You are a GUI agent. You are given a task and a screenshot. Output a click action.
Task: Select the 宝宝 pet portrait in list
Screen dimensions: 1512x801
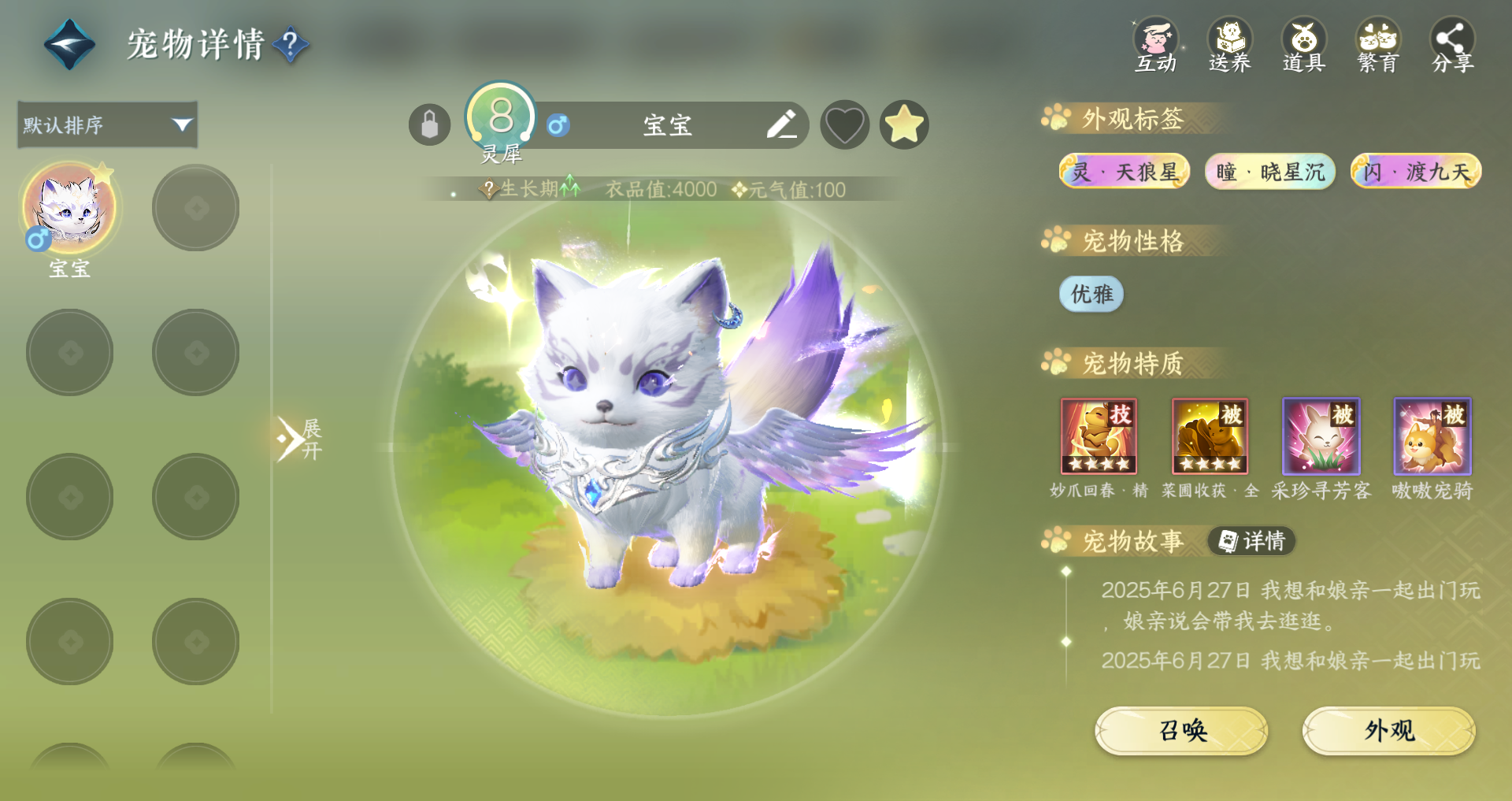point(69,209)
